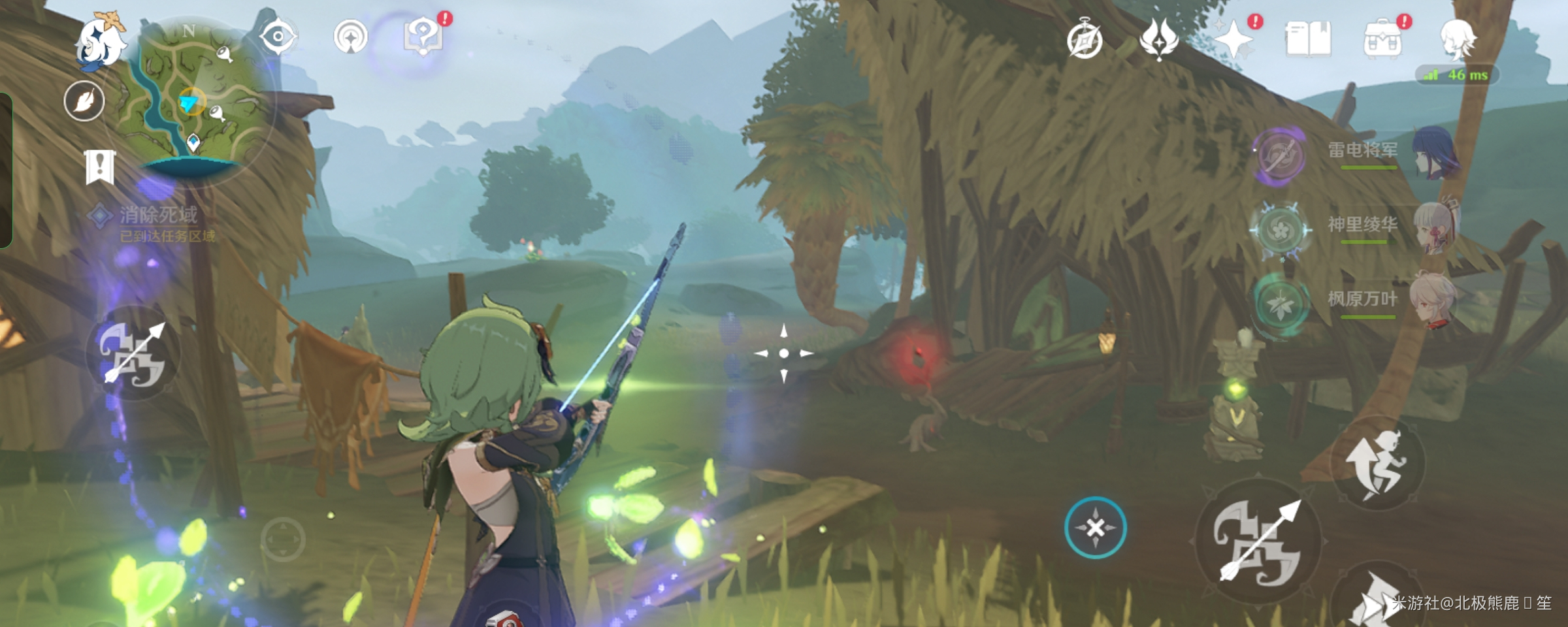
Task: Open the wish star icon
Action: (1233, 40)
